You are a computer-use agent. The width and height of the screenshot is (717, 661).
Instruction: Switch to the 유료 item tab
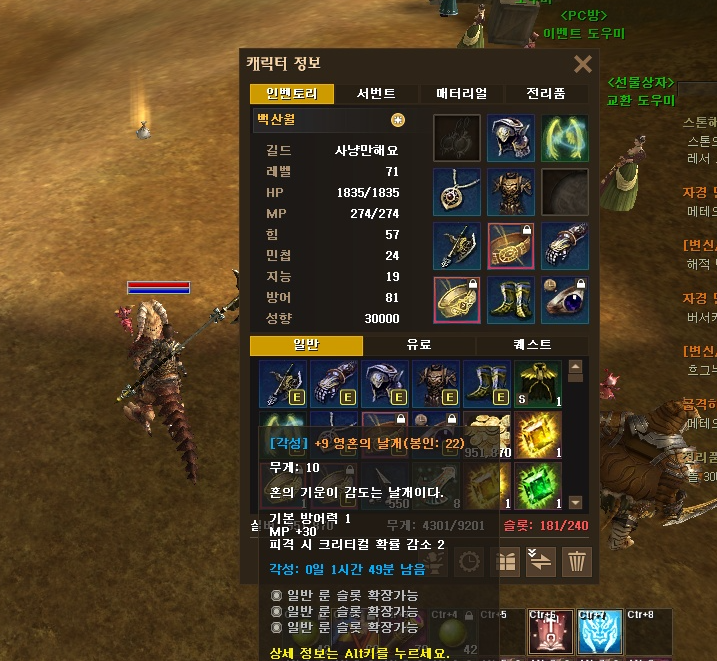click(x=419, y=345)
